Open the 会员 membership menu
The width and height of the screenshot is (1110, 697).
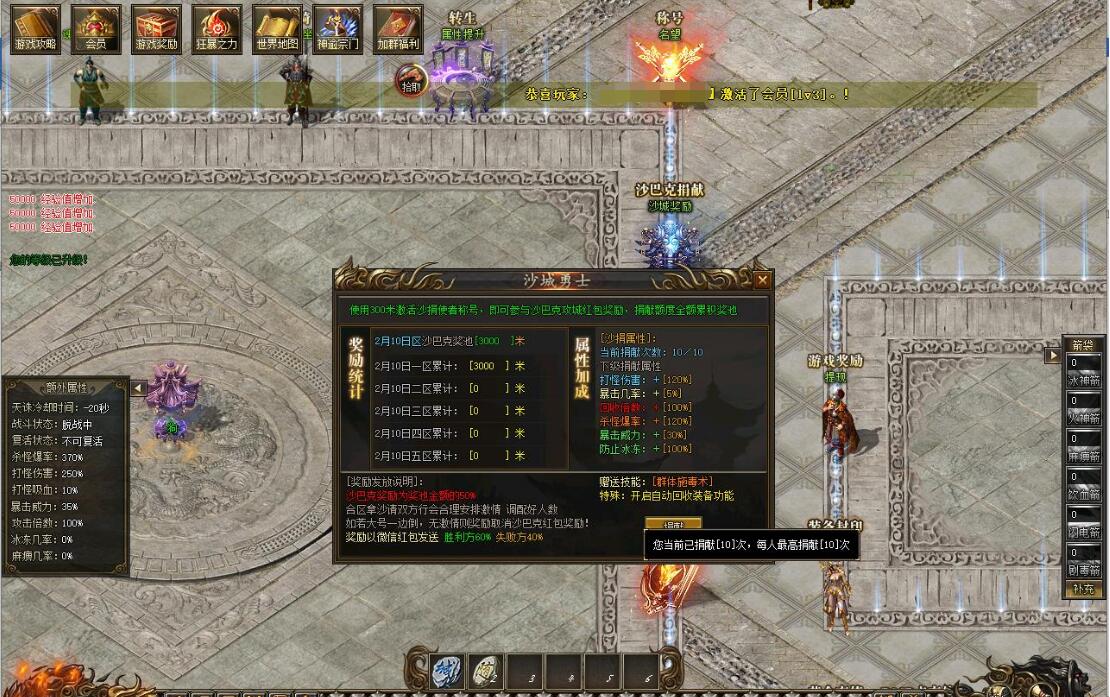pos(96,28)
